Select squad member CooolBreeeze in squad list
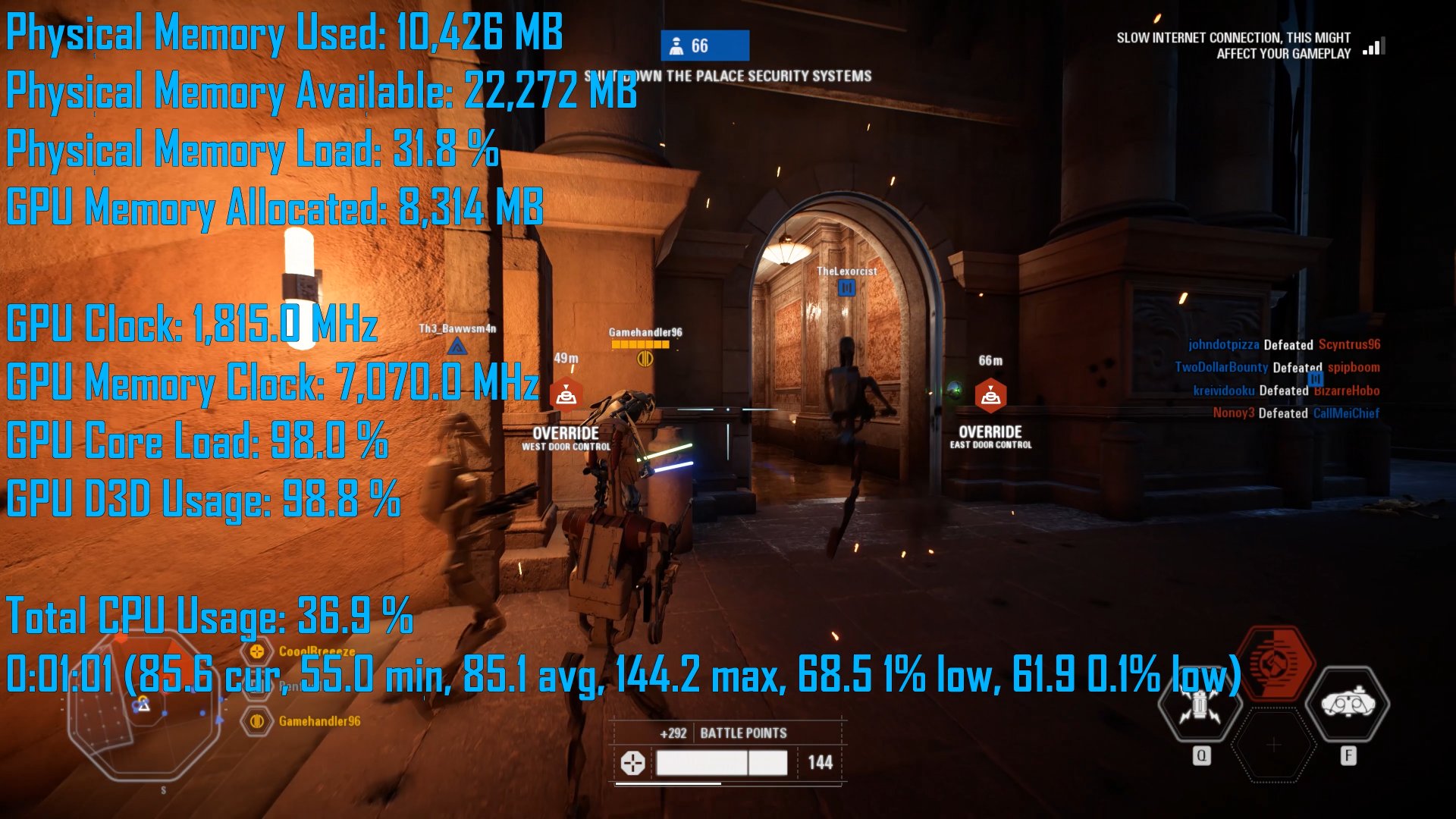The height and width of the screenshot is (819, 1456). (x=315, y=651)
